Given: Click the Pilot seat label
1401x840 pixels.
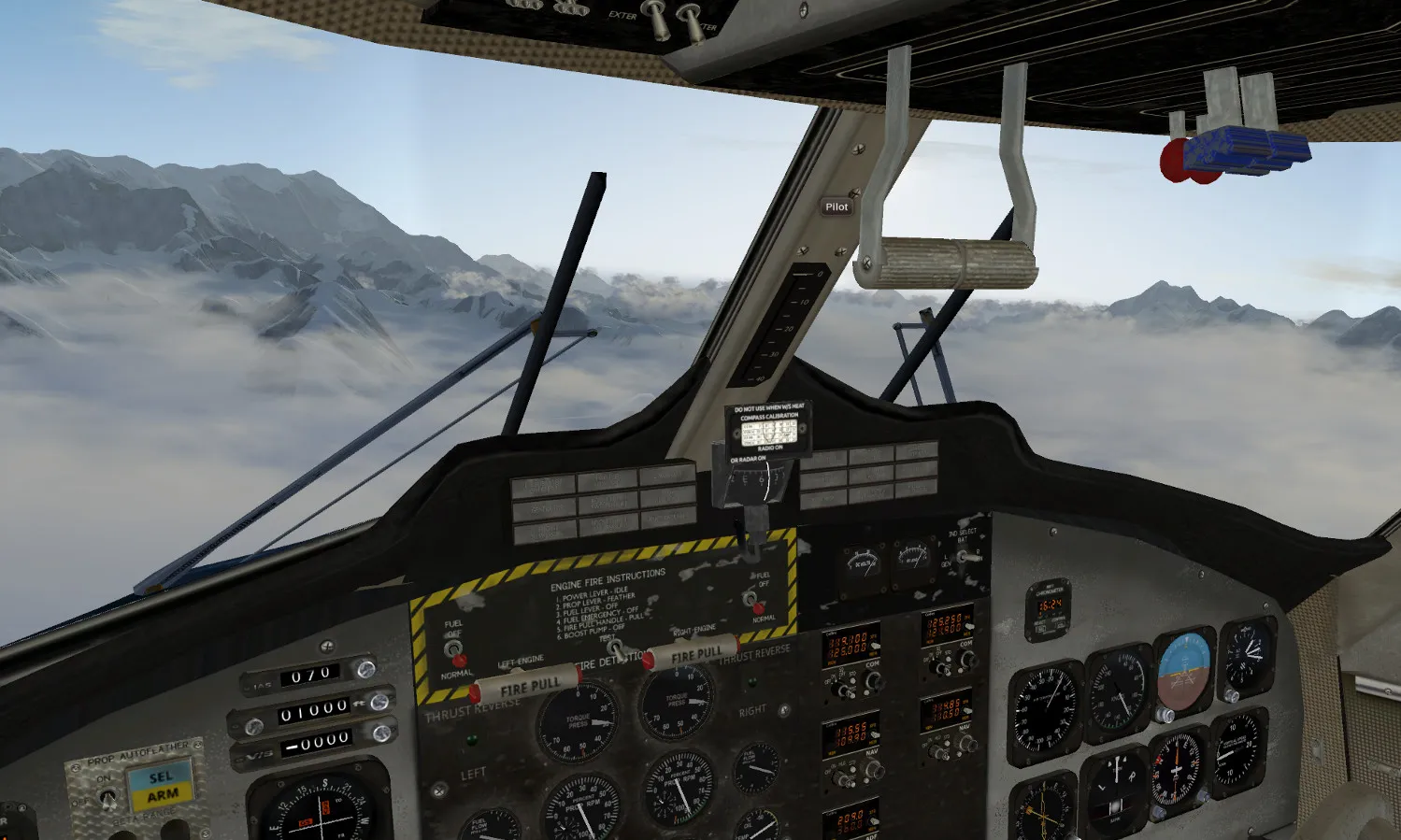Looking at the screenshot, I should coord(836,206).
